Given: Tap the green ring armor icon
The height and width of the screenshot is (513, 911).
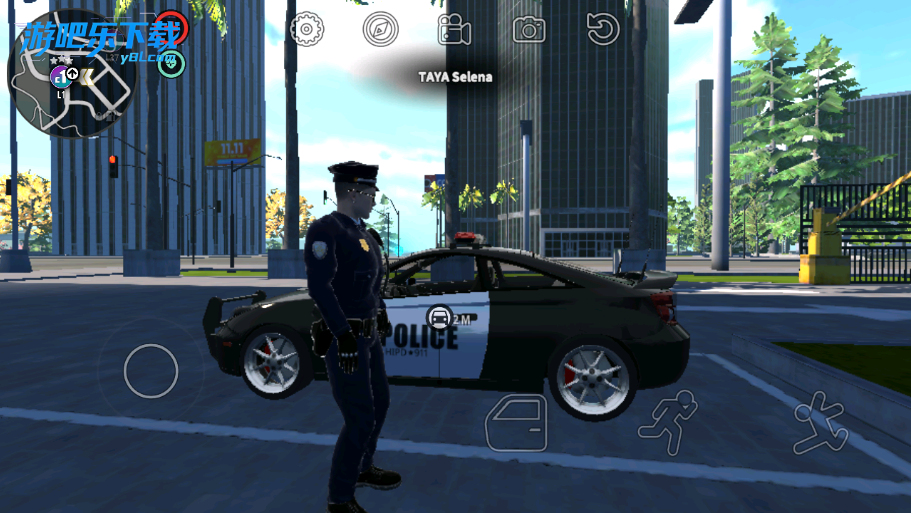Looking at the screenshot, I should point(172,65).
